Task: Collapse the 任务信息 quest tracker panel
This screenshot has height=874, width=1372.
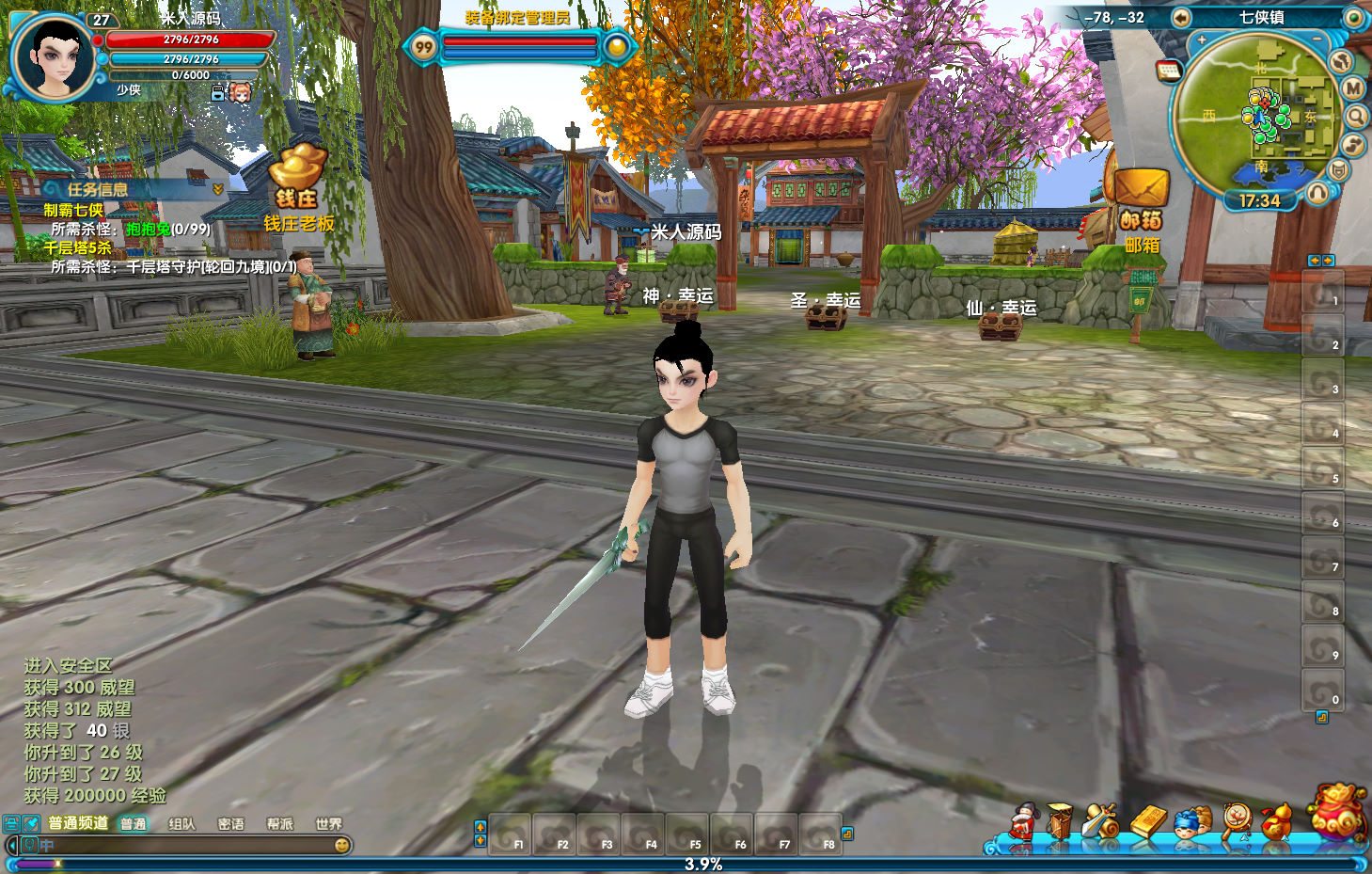Action: pos(218,189)
